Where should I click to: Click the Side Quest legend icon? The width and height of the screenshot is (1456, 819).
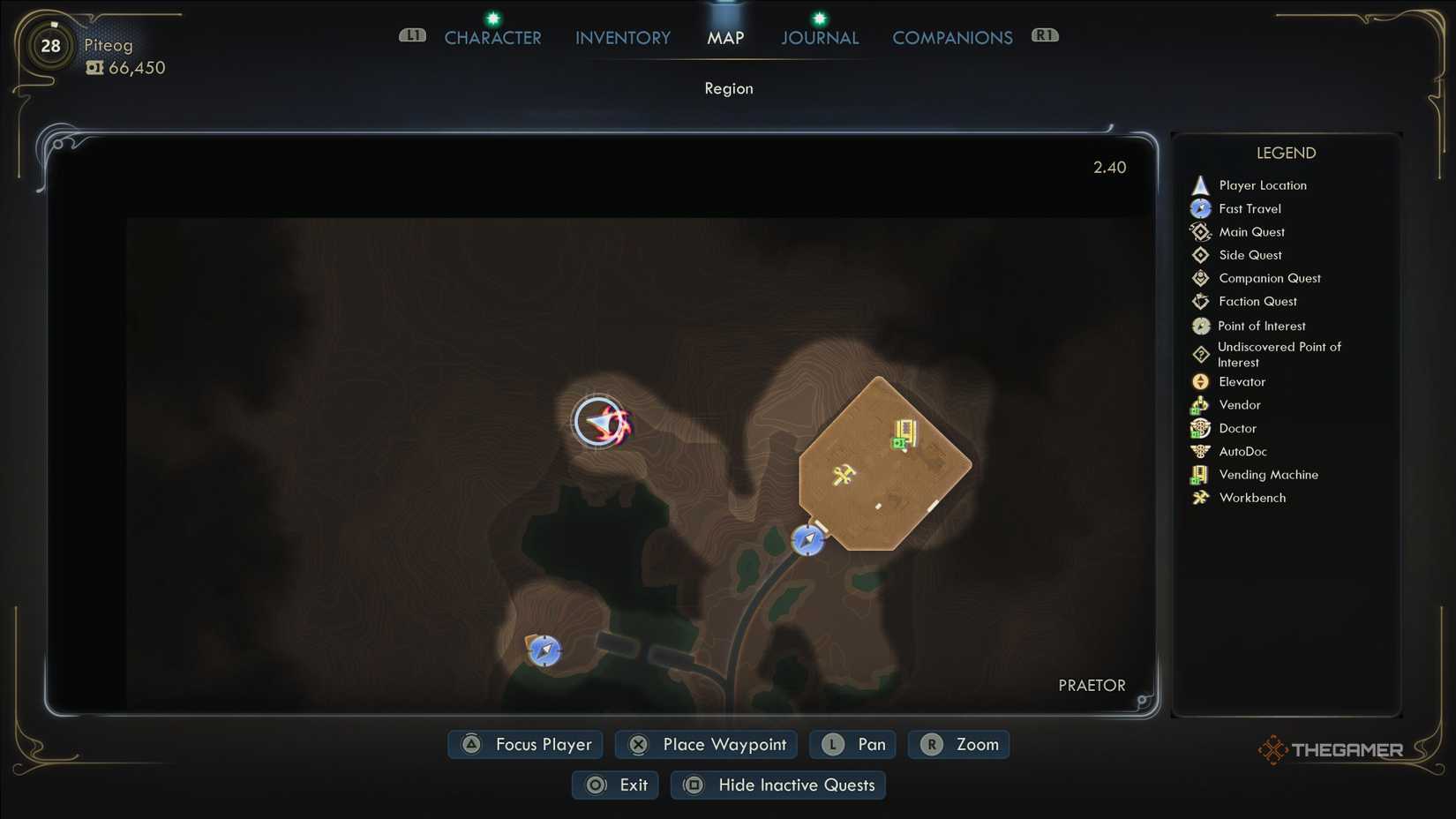point(1200,254)
